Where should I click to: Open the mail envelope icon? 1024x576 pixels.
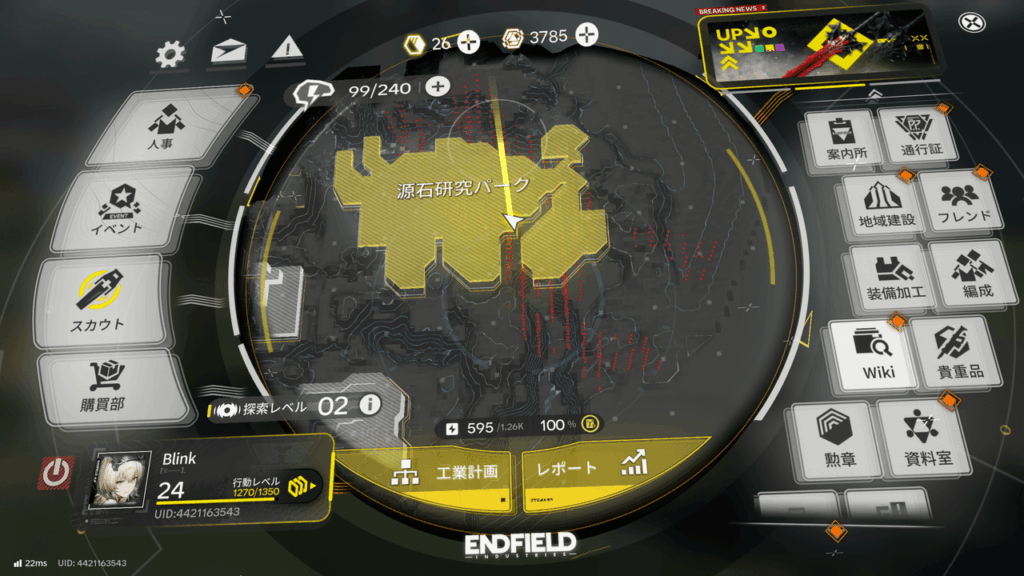click(x=228, y=52)
